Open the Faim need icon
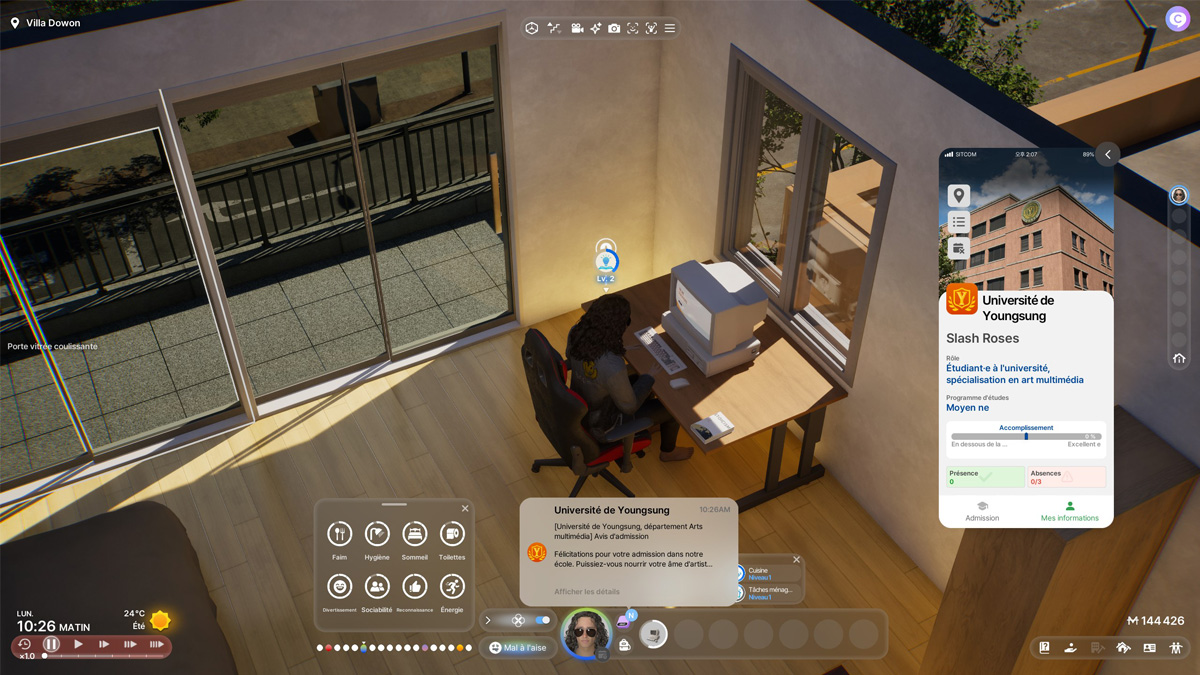This screenshot has width=1200, height=675. click(340, 535)
